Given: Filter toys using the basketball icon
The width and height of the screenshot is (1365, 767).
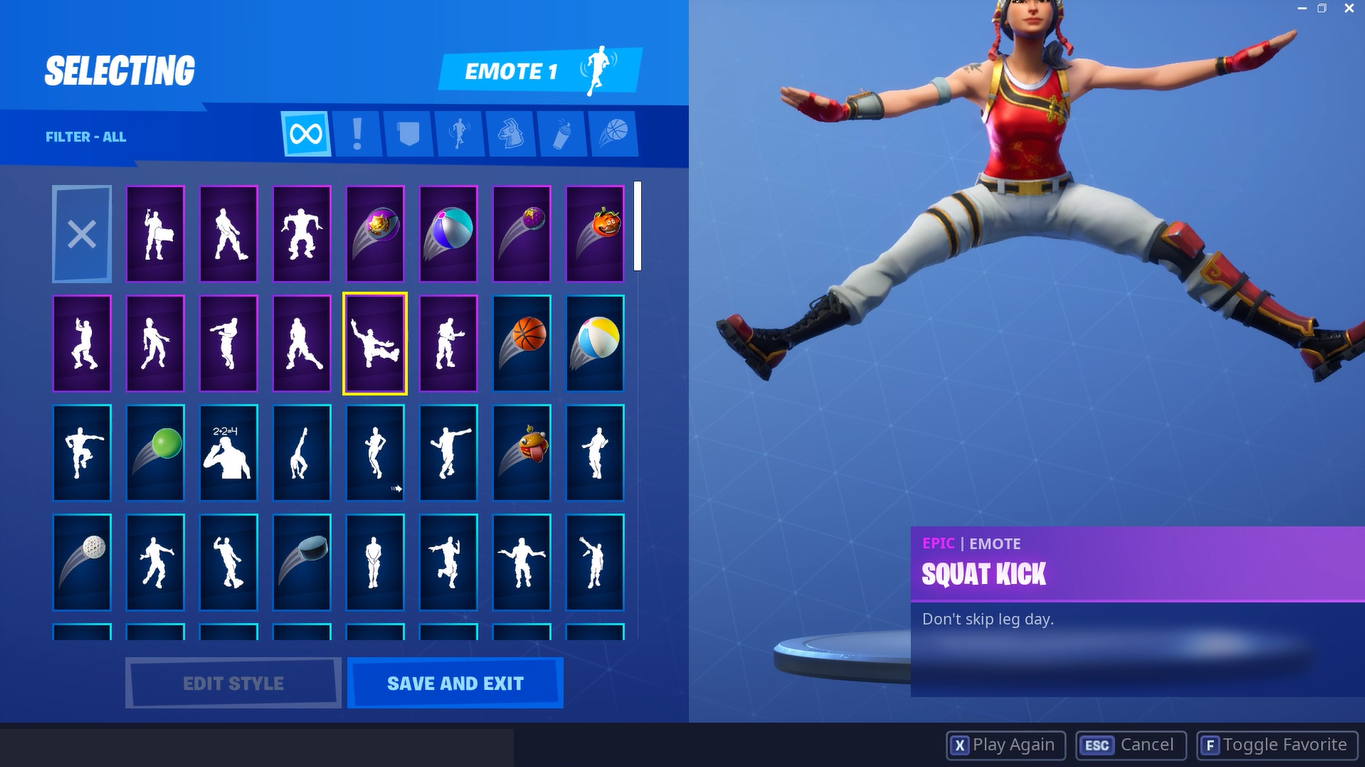Looking at the screenshot, I should click(613, 132).
